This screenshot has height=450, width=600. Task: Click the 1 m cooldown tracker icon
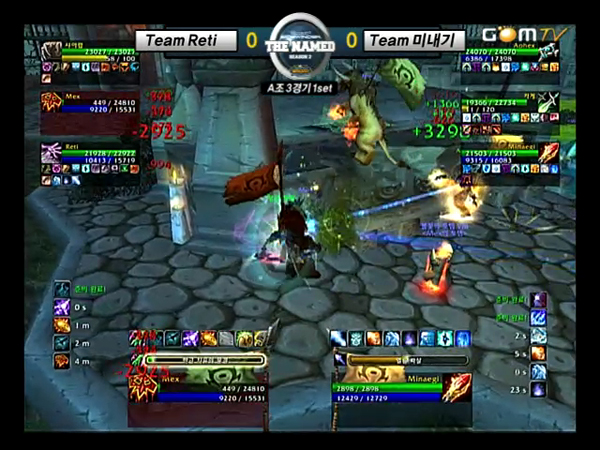[62, 324]
